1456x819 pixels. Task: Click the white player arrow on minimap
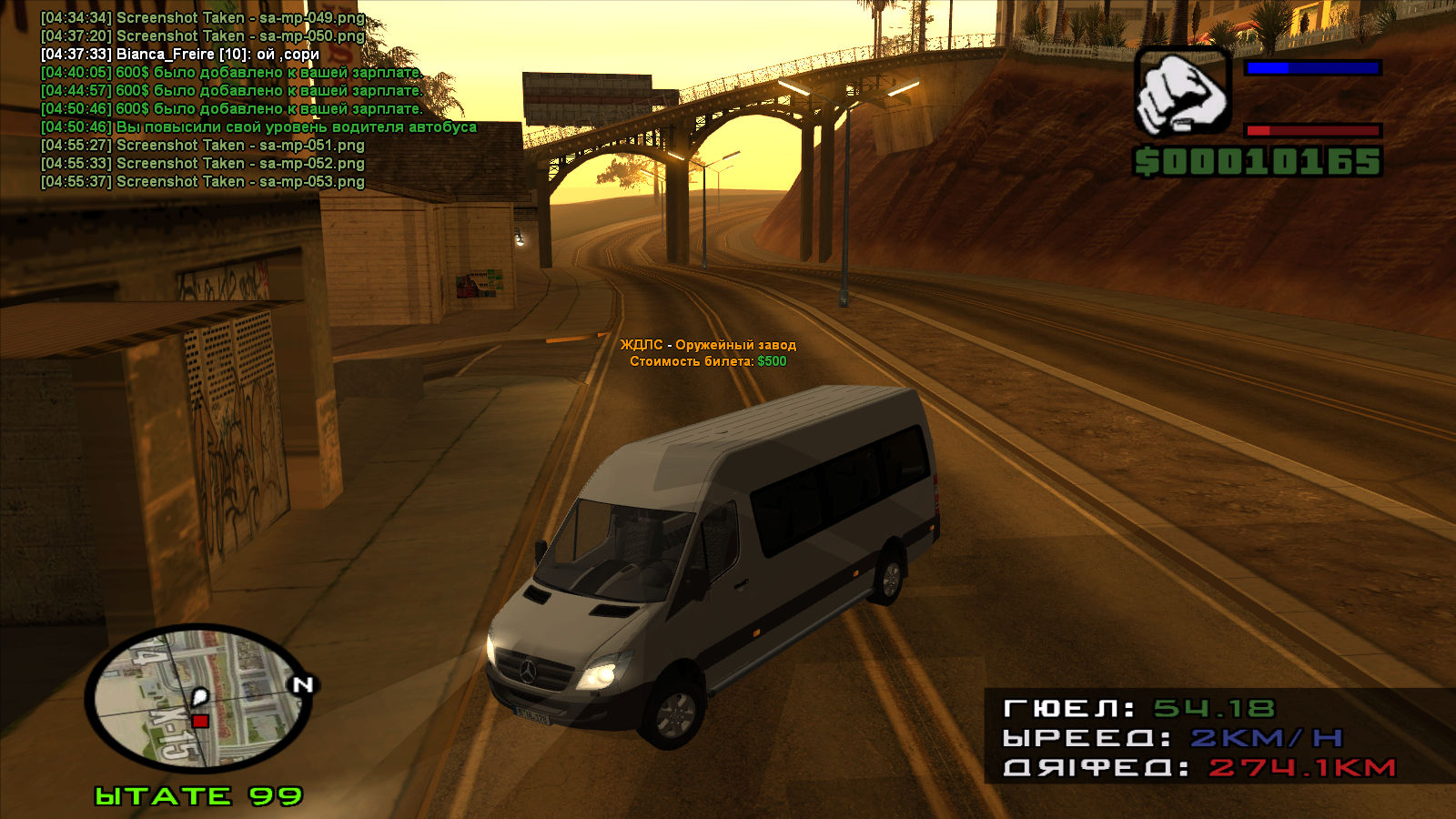[x=200, y=699]
